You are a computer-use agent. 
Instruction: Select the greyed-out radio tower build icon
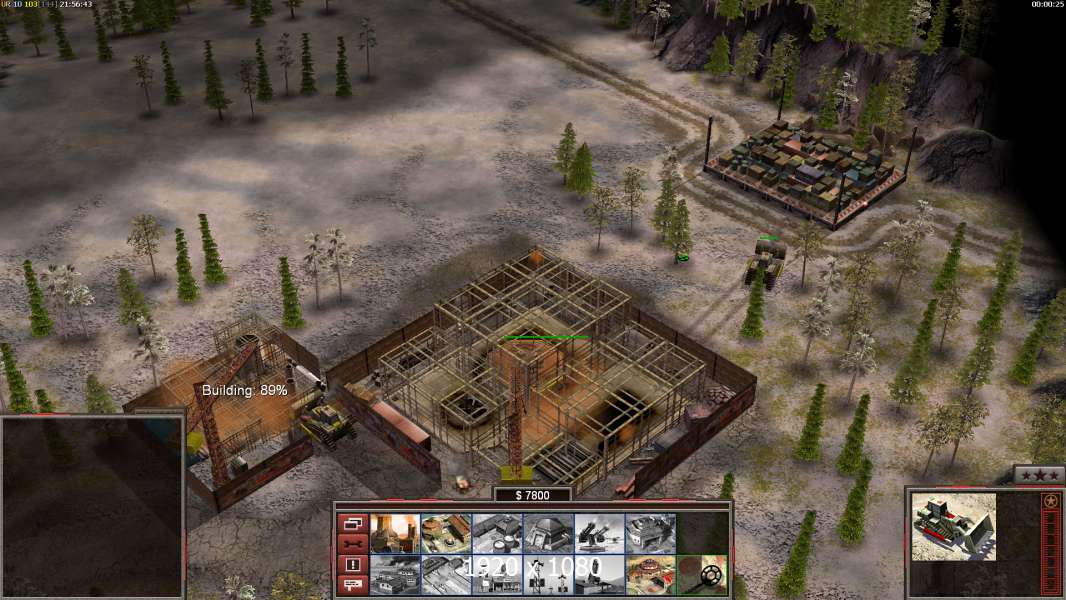click(548, 575)
